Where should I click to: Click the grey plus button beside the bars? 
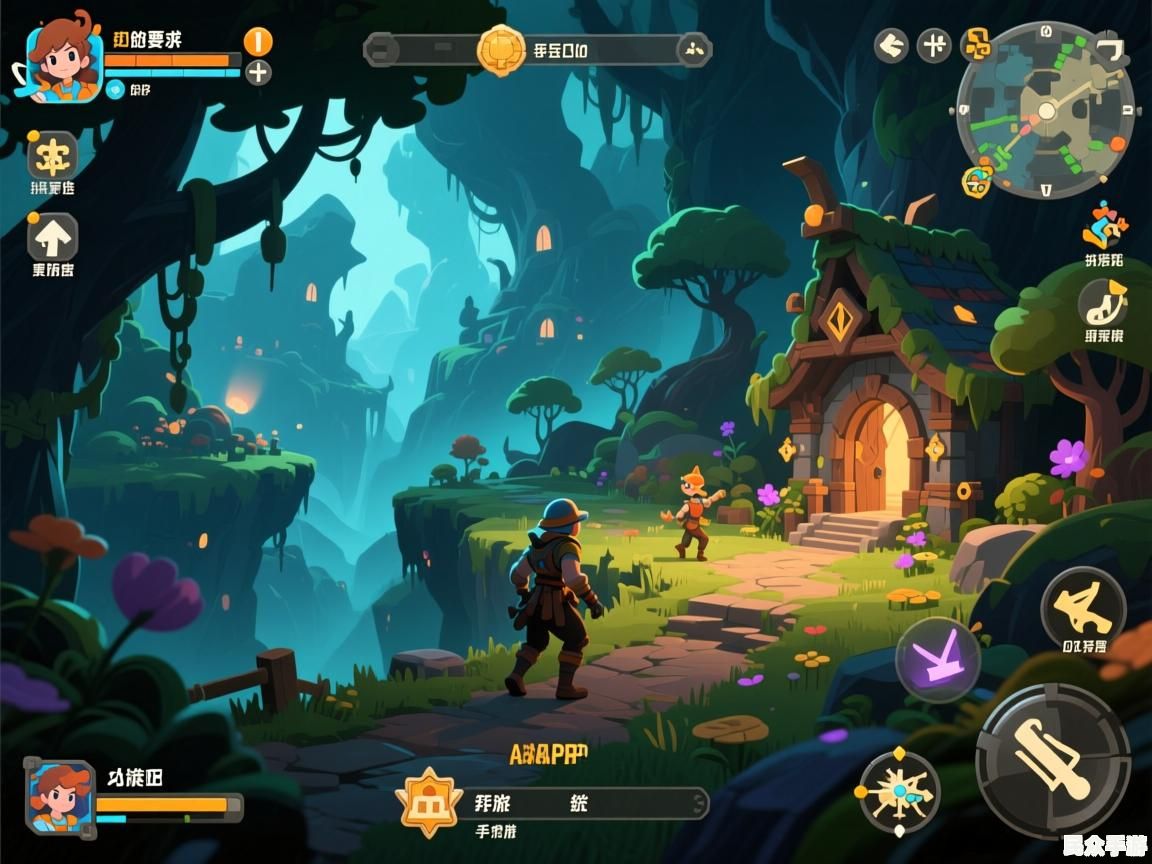coord(258,72)
